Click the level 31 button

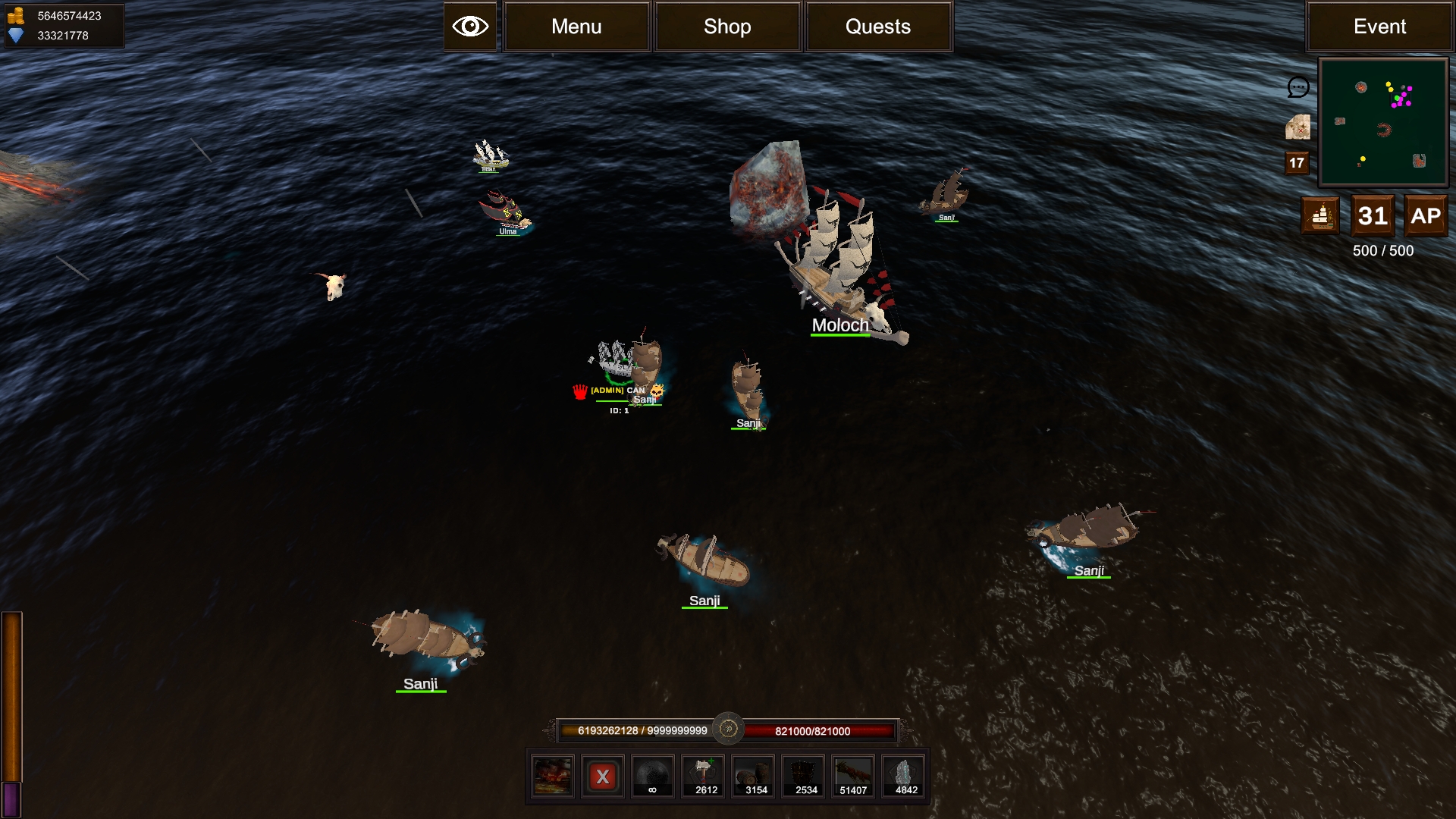click(1373, 216)
